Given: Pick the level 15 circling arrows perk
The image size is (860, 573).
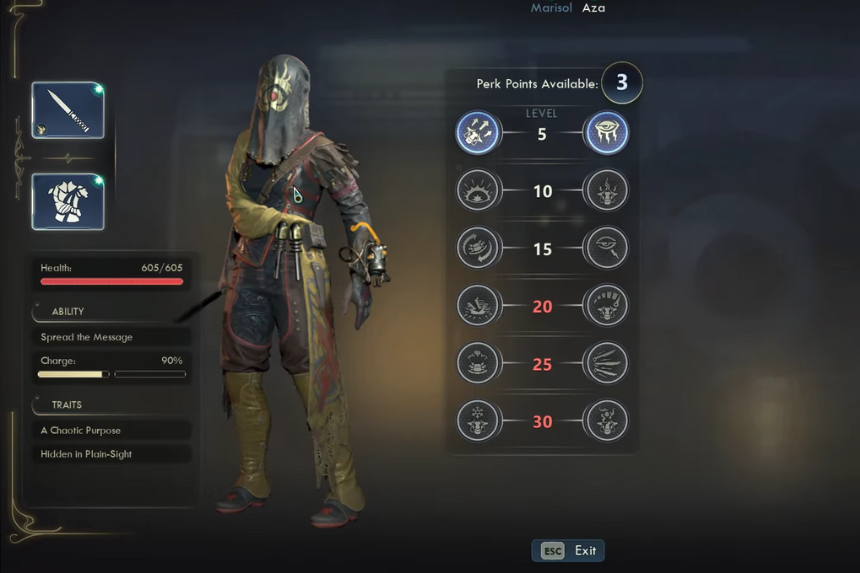Looking at the screenshot, I should point(478,248).
